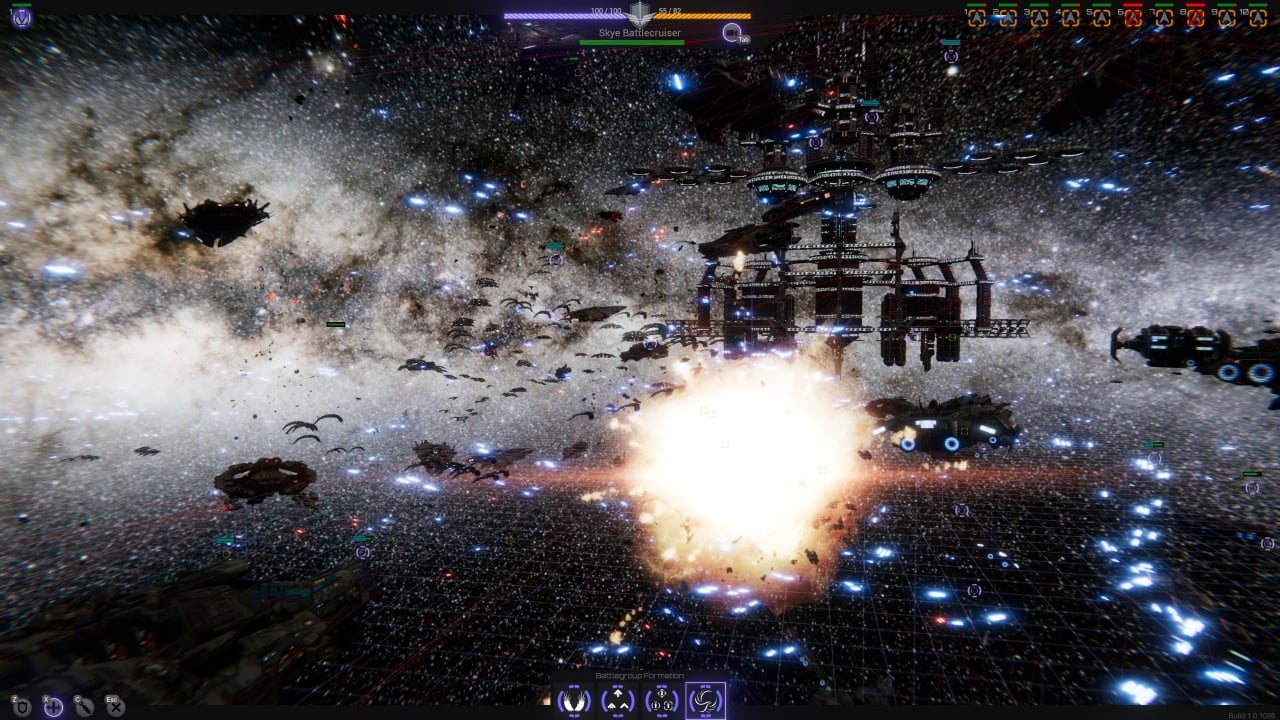Open the wrench repair tool
Viewport: 1280px width, 720px height.
click(x=84, y=707)
